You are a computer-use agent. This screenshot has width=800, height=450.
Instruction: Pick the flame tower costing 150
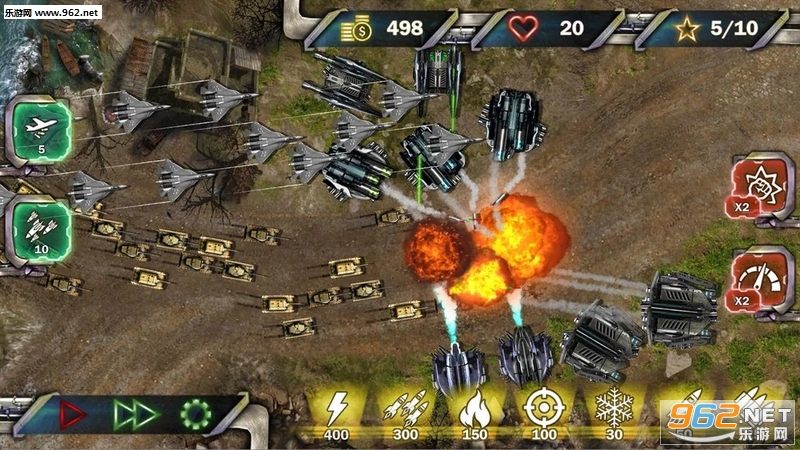(x=473, y=412)
